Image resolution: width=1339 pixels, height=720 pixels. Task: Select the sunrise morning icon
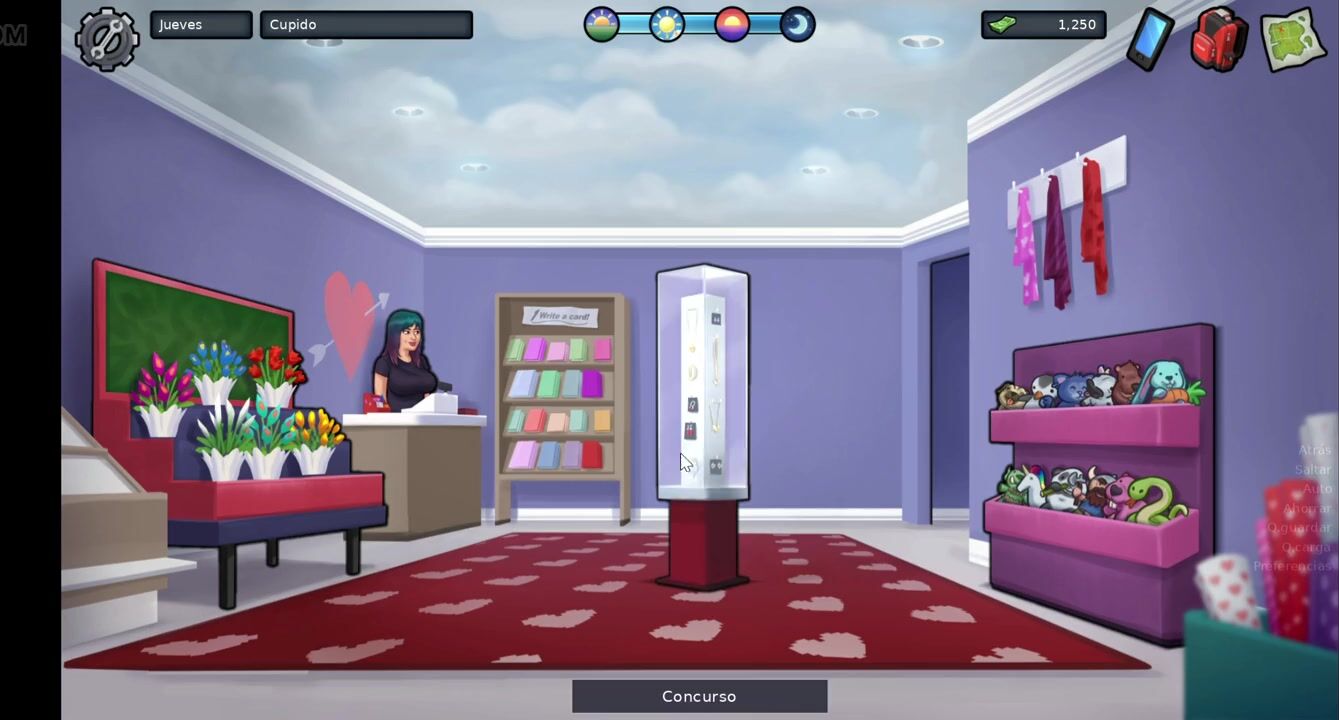pos(602,24)
